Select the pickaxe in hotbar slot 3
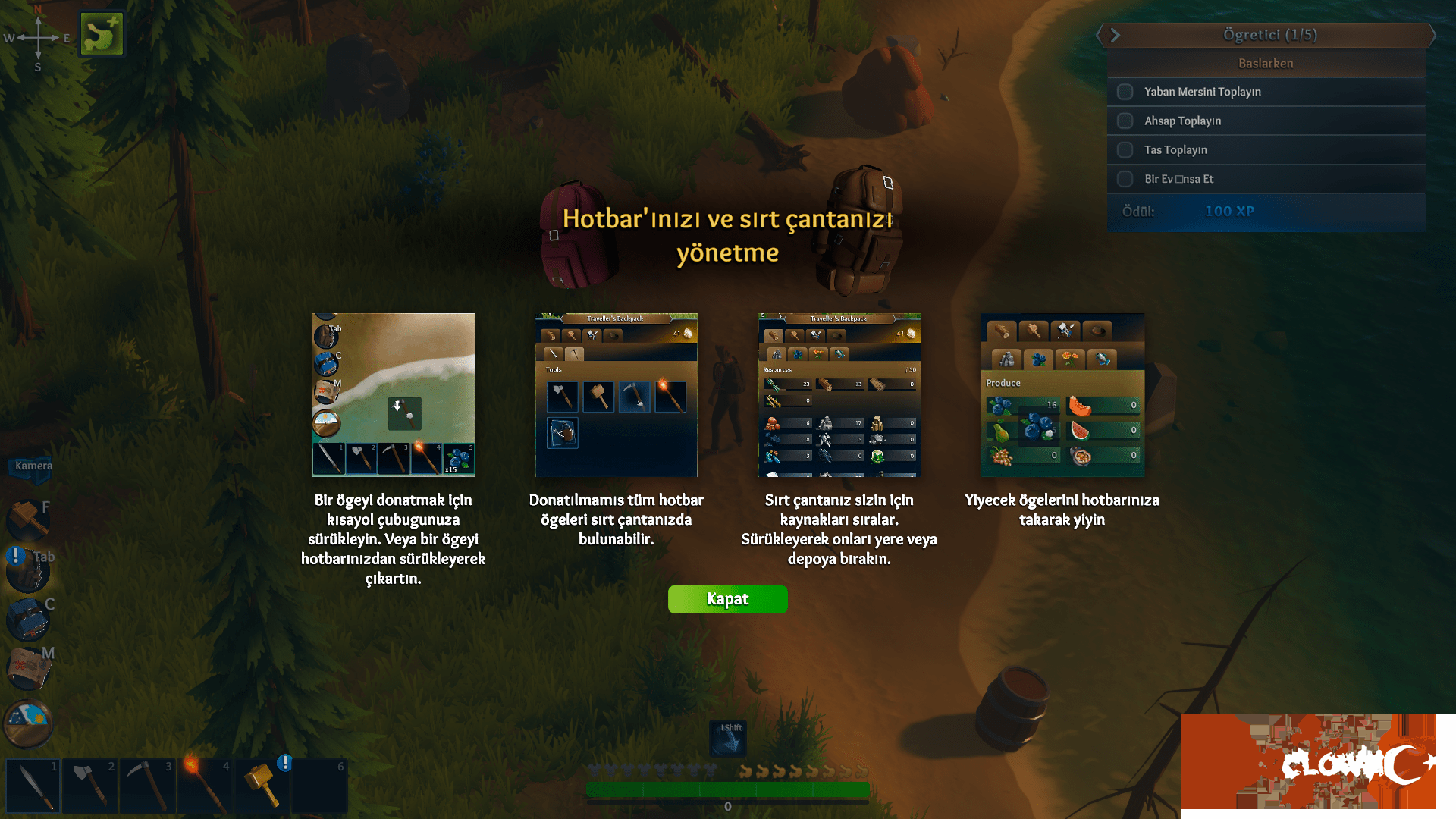The height and width of the screenshot is (819, 1456). (146, 785)
